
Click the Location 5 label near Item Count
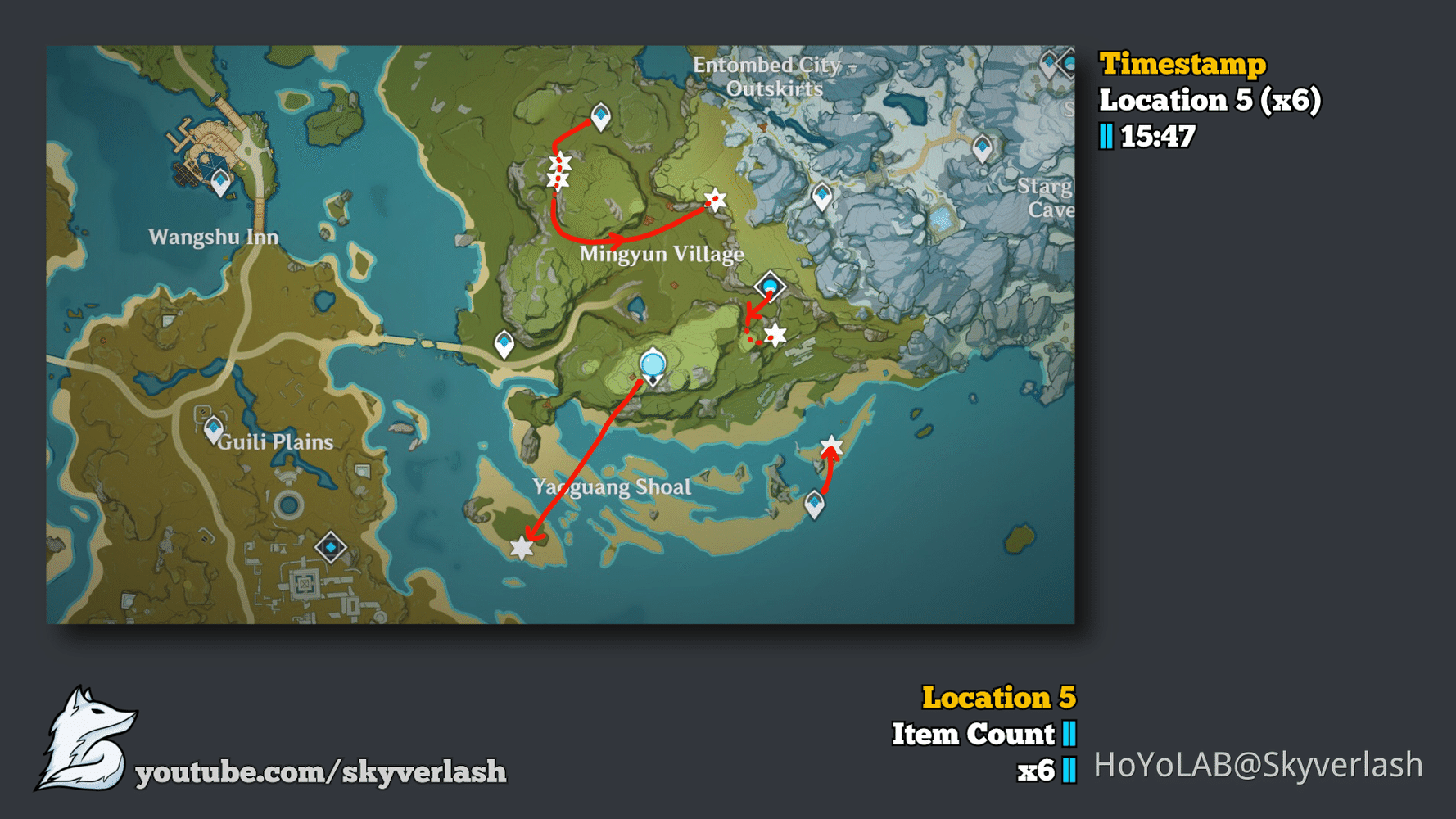[x=1000, y=699]
